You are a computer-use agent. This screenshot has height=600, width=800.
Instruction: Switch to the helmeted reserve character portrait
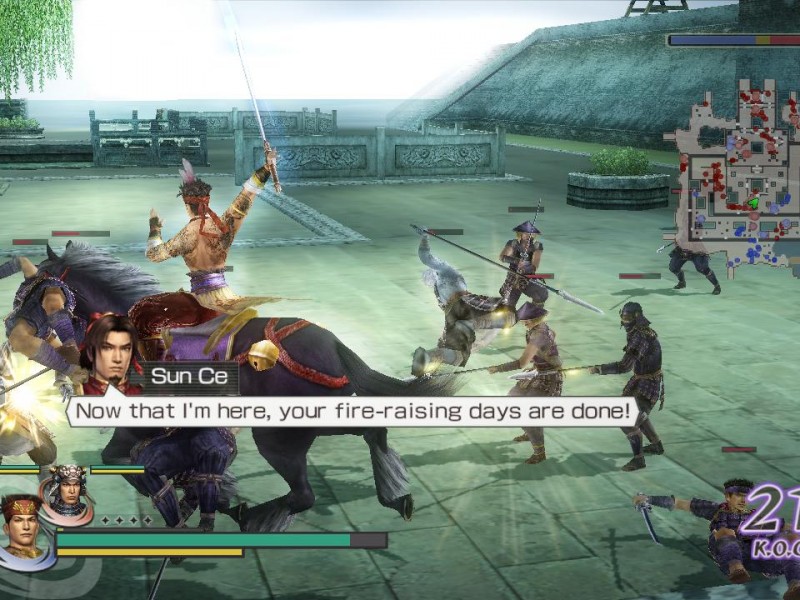coord(67,490)
